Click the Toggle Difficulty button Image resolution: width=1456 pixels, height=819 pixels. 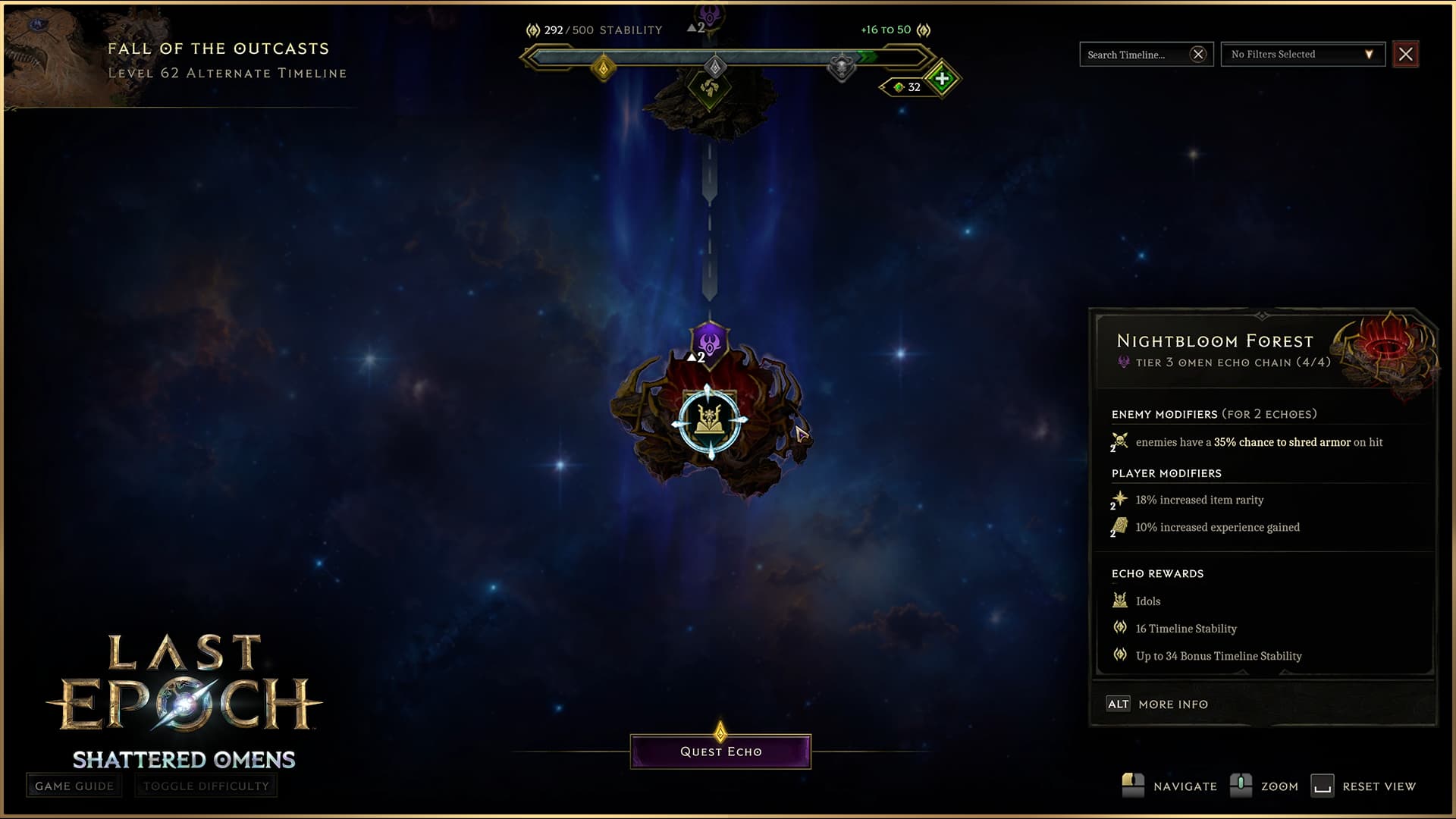(x=206, y=786)
